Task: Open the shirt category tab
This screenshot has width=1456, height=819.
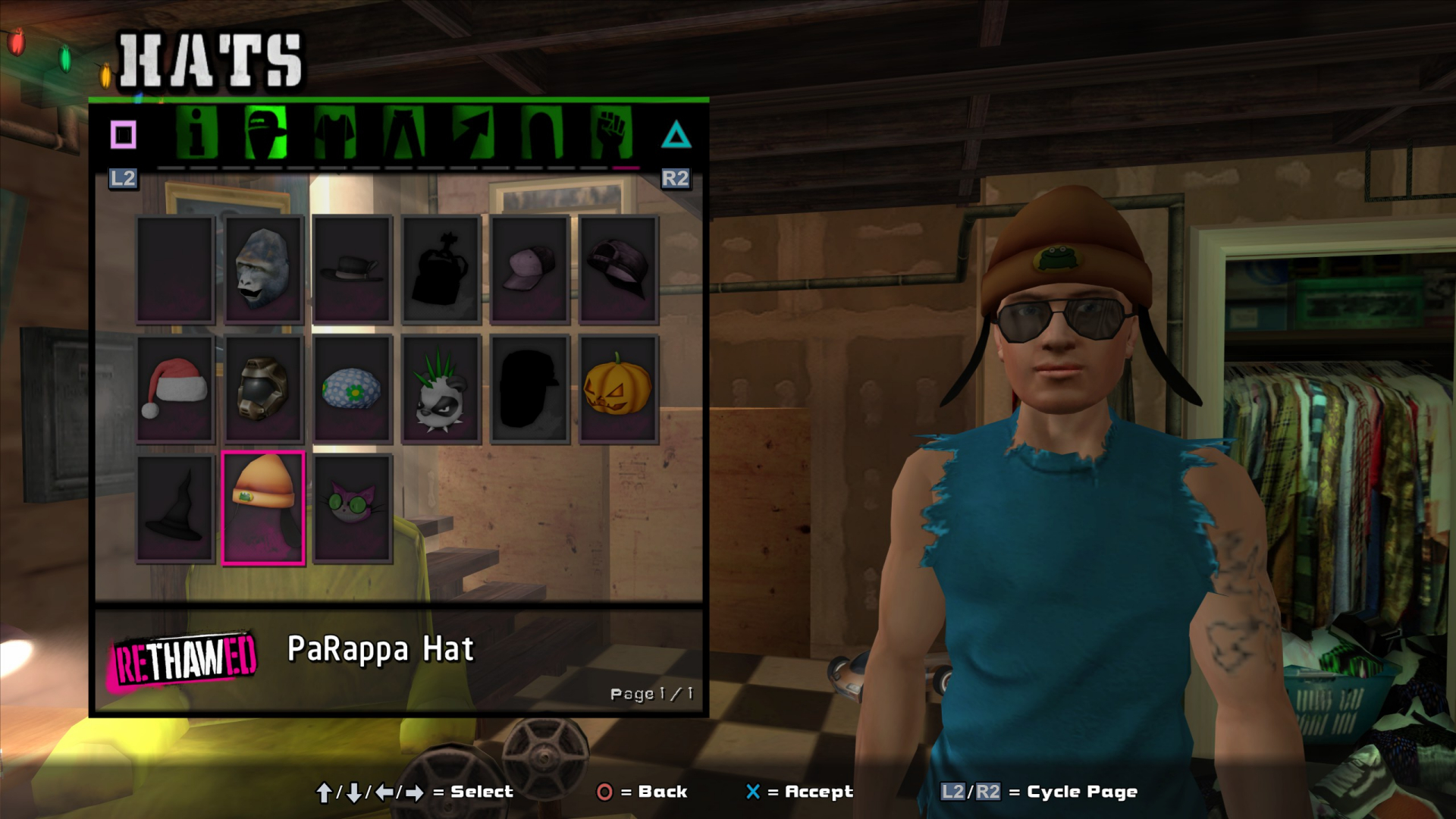Action: (334, 133)
